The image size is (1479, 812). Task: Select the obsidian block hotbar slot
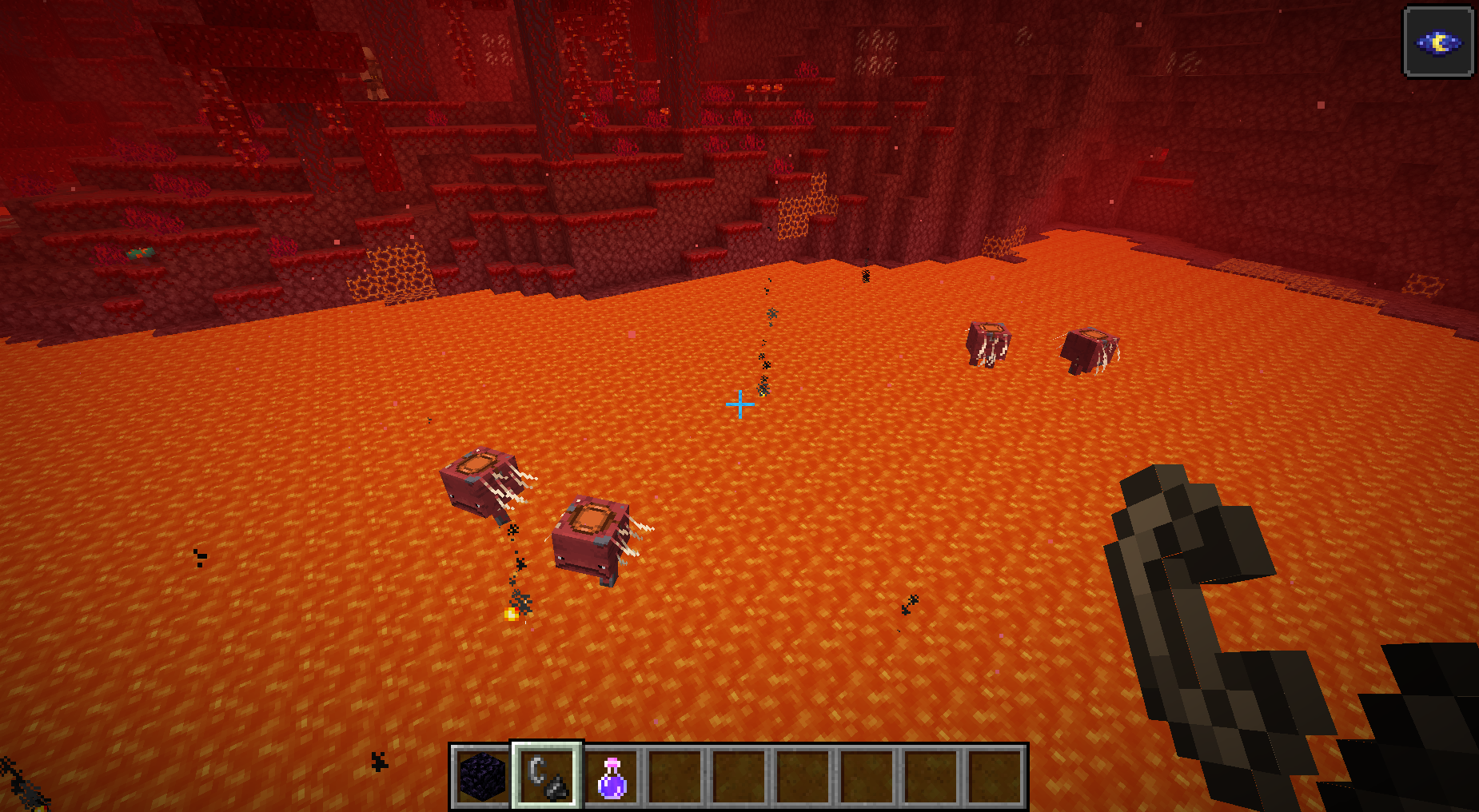click(483, 777)
